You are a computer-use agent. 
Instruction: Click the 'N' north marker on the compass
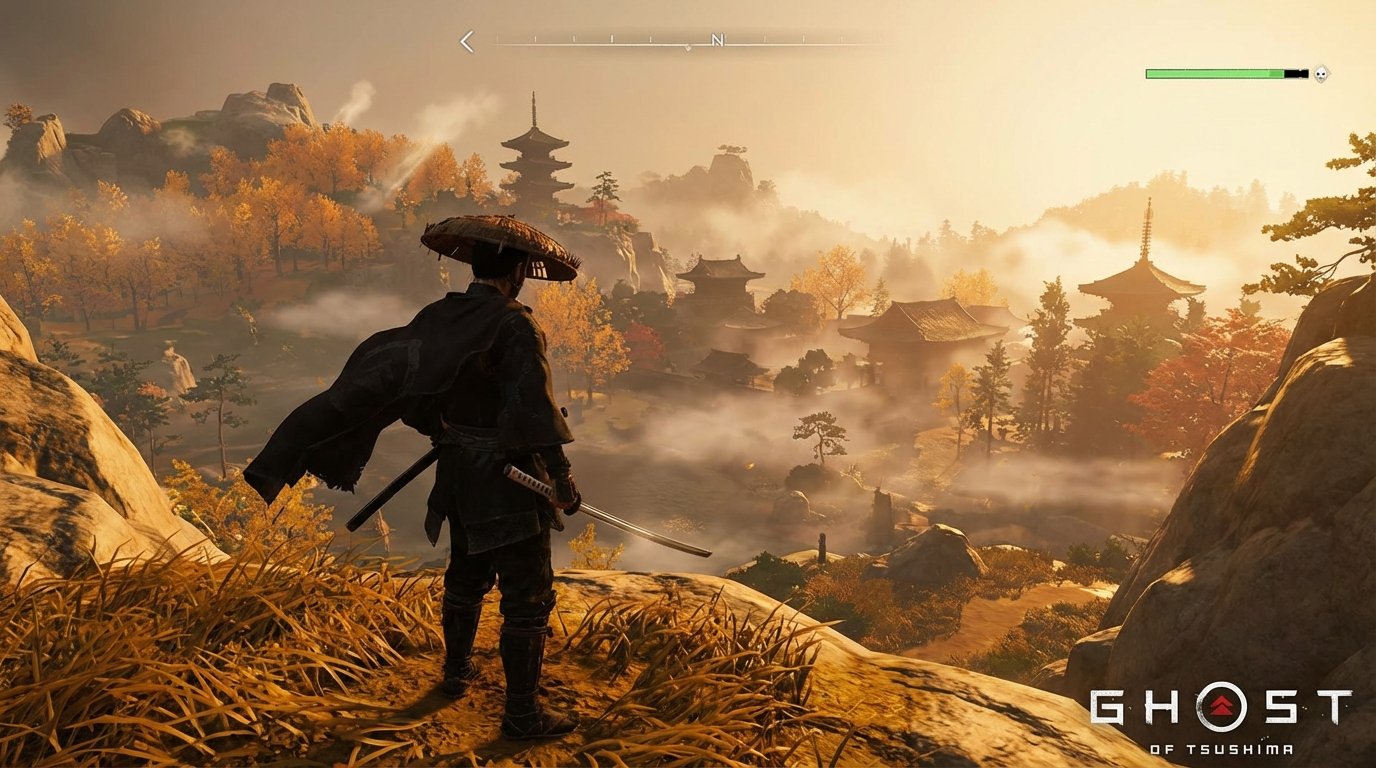(717, 41)
